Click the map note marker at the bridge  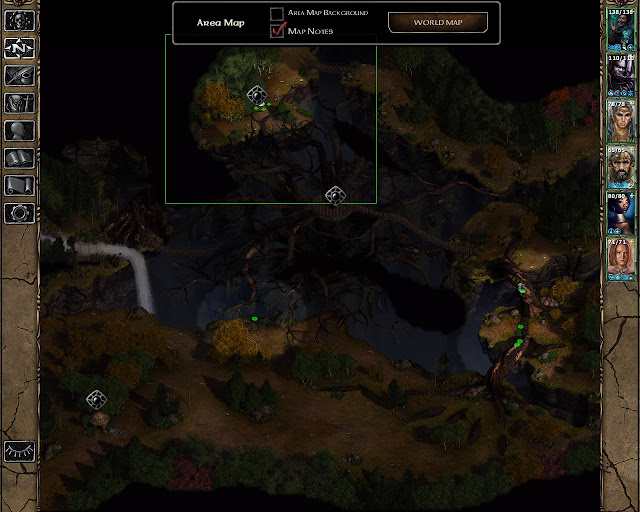tap(335, 195)
